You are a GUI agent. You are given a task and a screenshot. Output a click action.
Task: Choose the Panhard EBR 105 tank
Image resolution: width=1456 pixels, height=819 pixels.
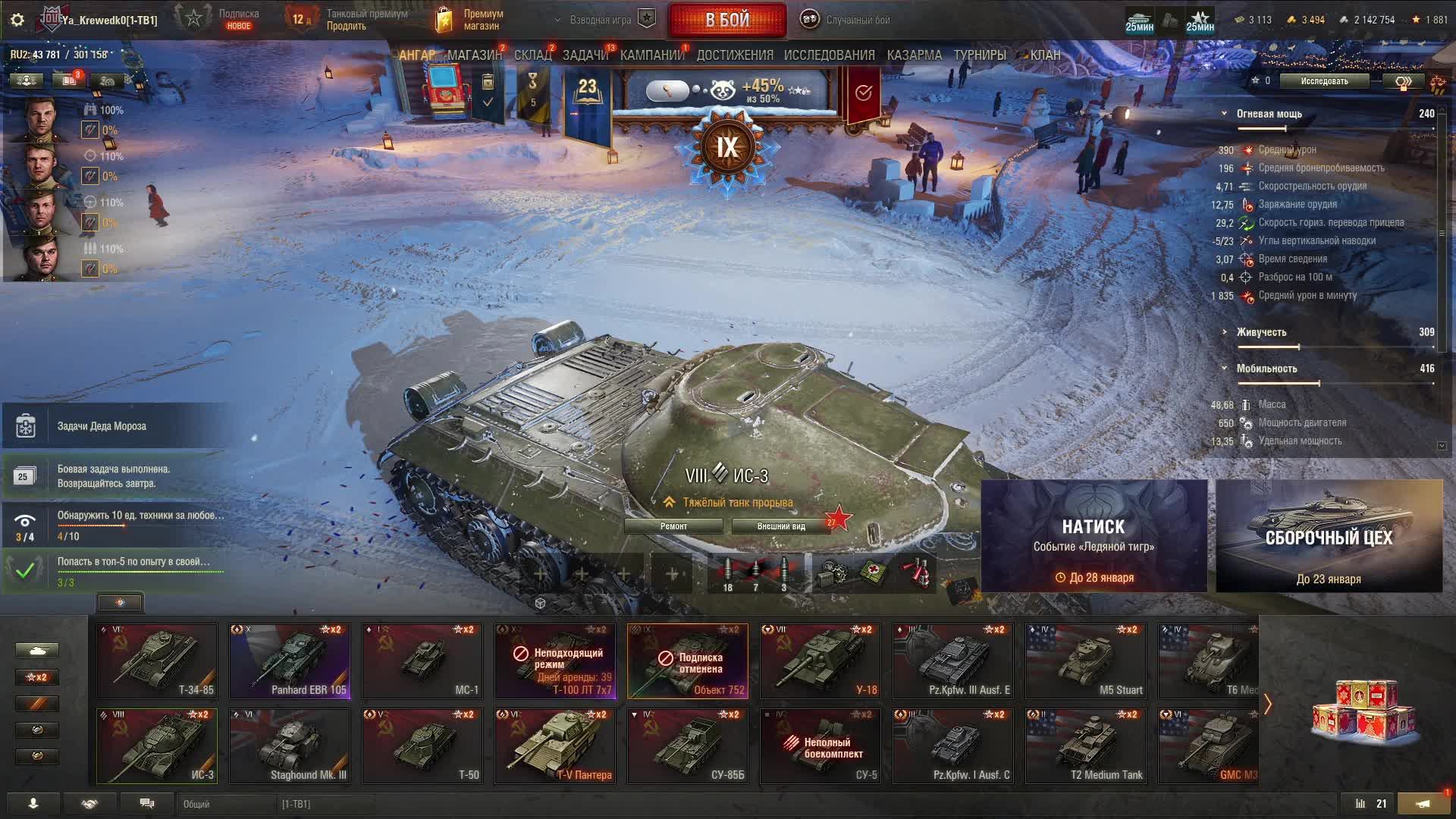pos(290,661)
